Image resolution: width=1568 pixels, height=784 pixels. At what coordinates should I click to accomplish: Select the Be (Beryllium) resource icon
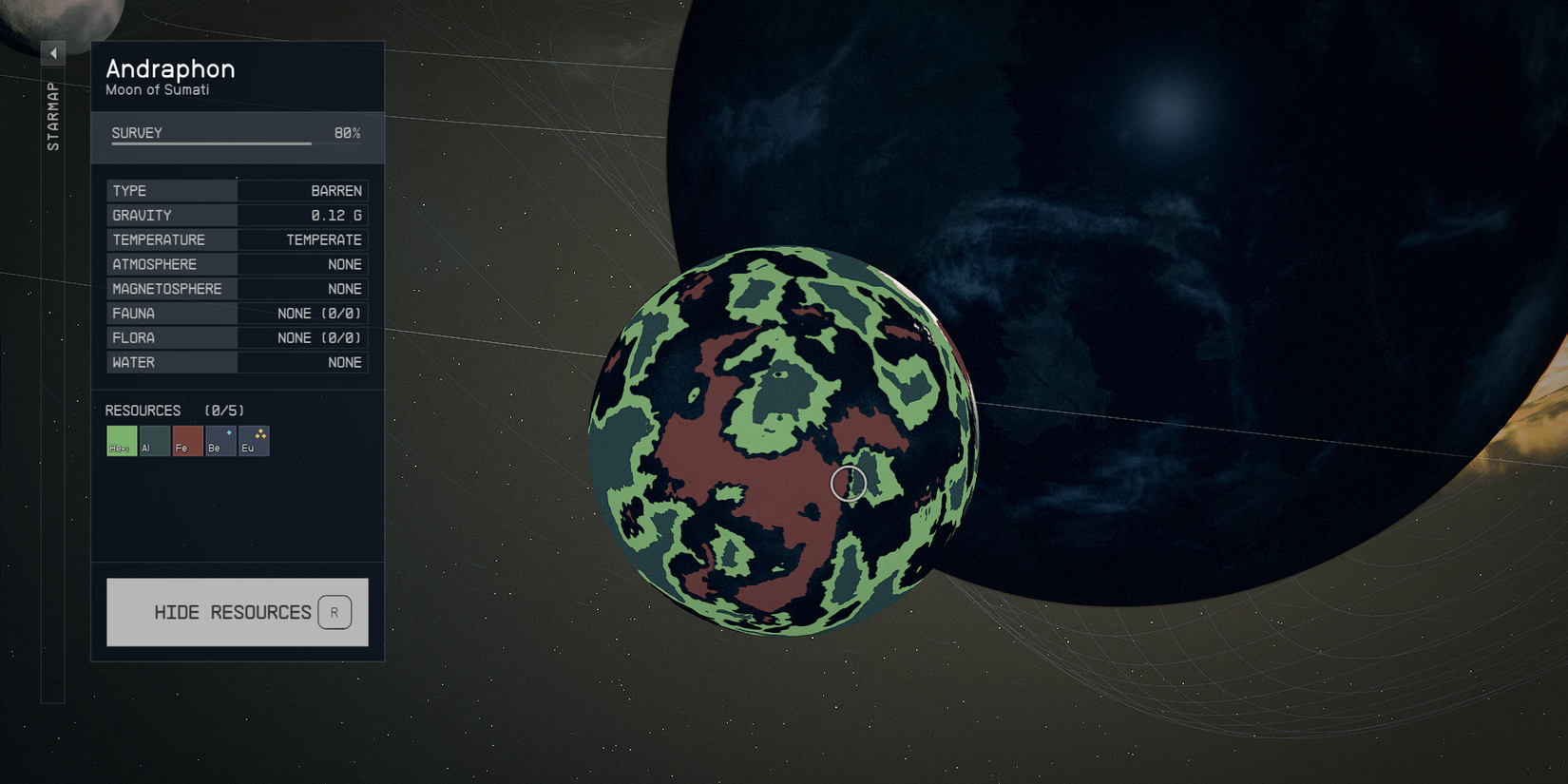pos(220,440)
